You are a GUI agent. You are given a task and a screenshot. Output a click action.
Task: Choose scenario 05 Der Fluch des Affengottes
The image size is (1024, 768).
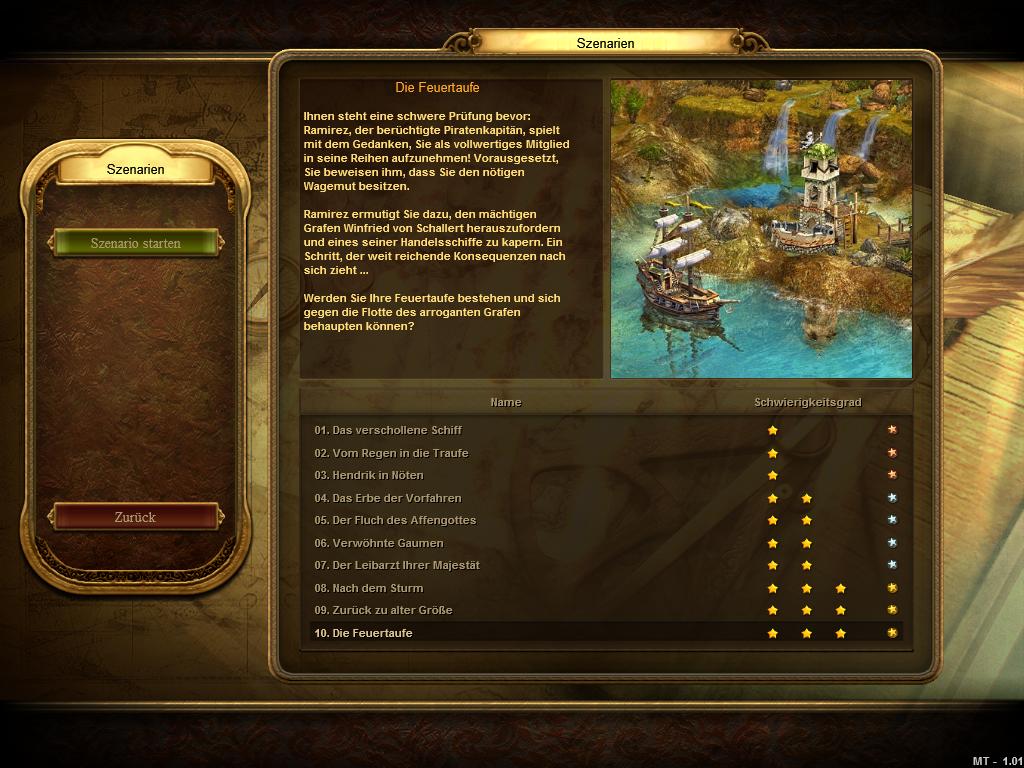(395, 520)
